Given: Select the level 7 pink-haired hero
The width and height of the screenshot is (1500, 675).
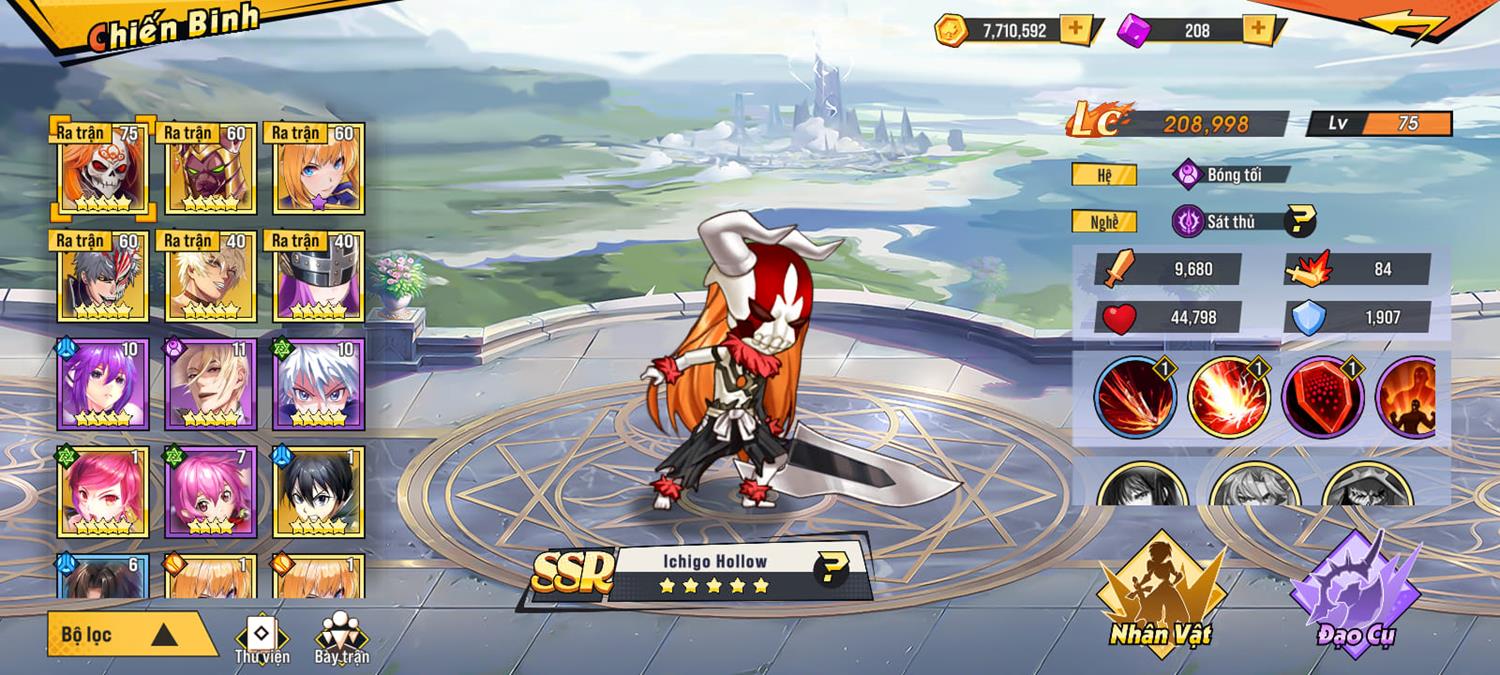Looking at the screenshot, I should click(211, 492).
